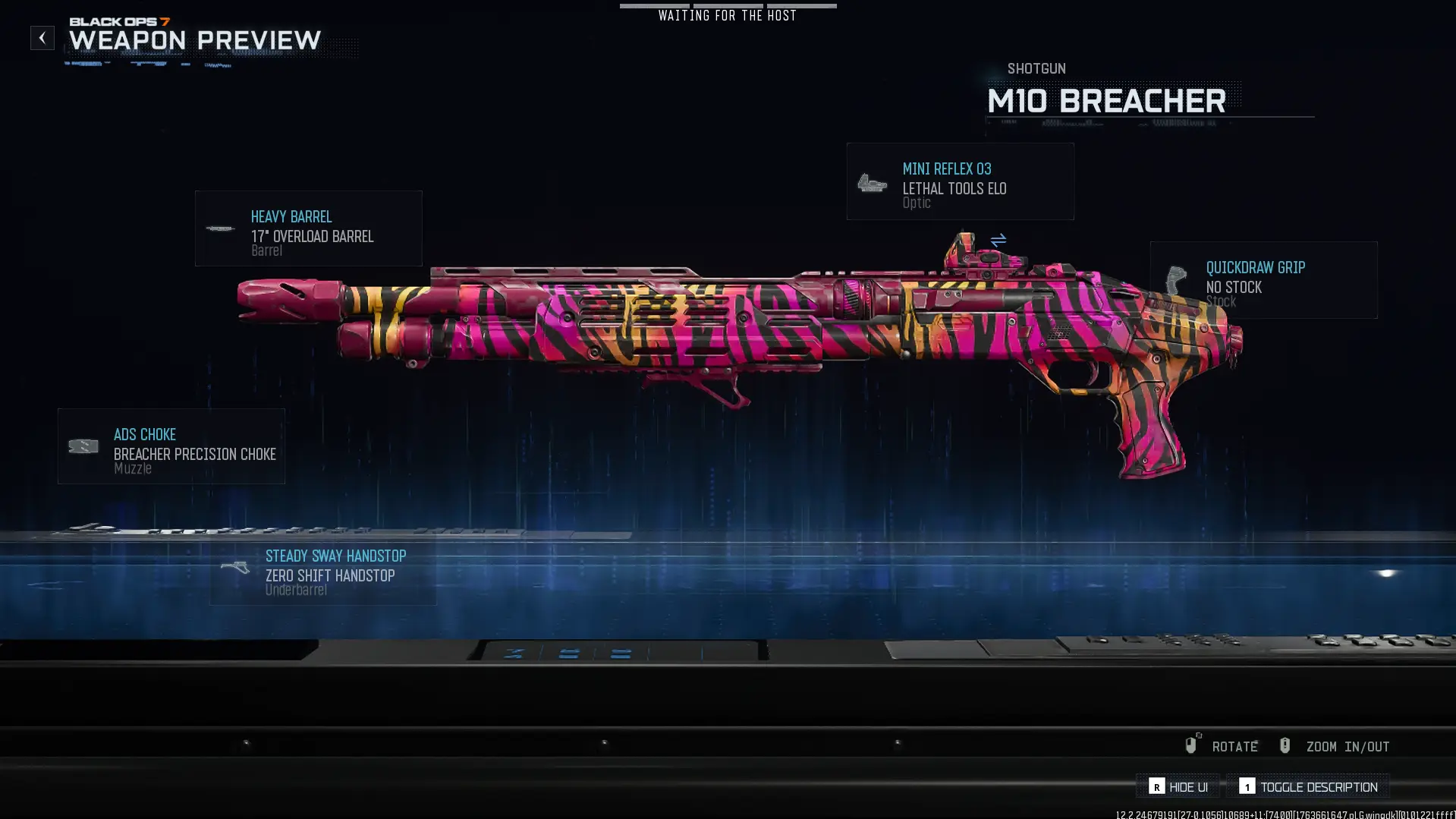Click the mouse icon beside Zoom In/Out
The width and height of the screenshot is (1456, 819).
(x=1285, y=745)
